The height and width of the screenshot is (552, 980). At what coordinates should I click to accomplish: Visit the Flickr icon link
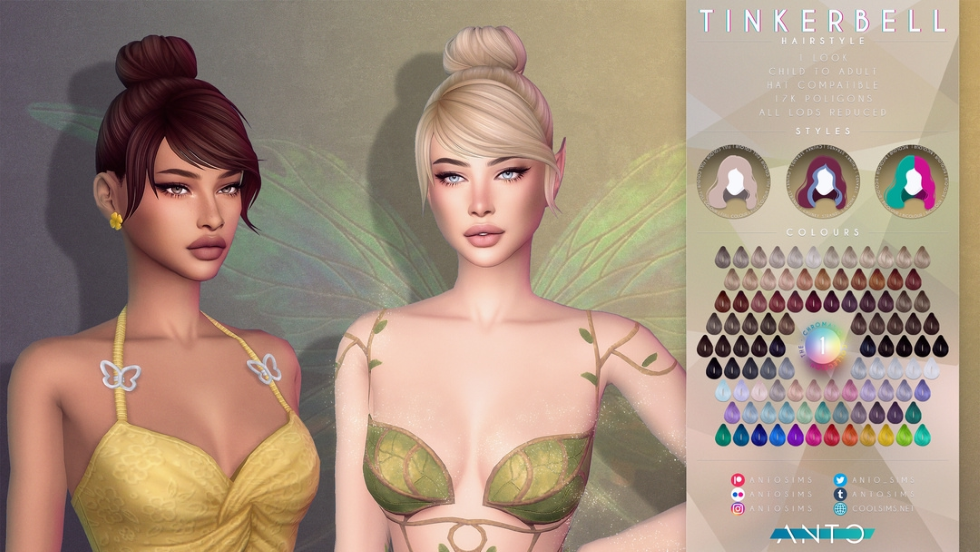pos(738,495)
